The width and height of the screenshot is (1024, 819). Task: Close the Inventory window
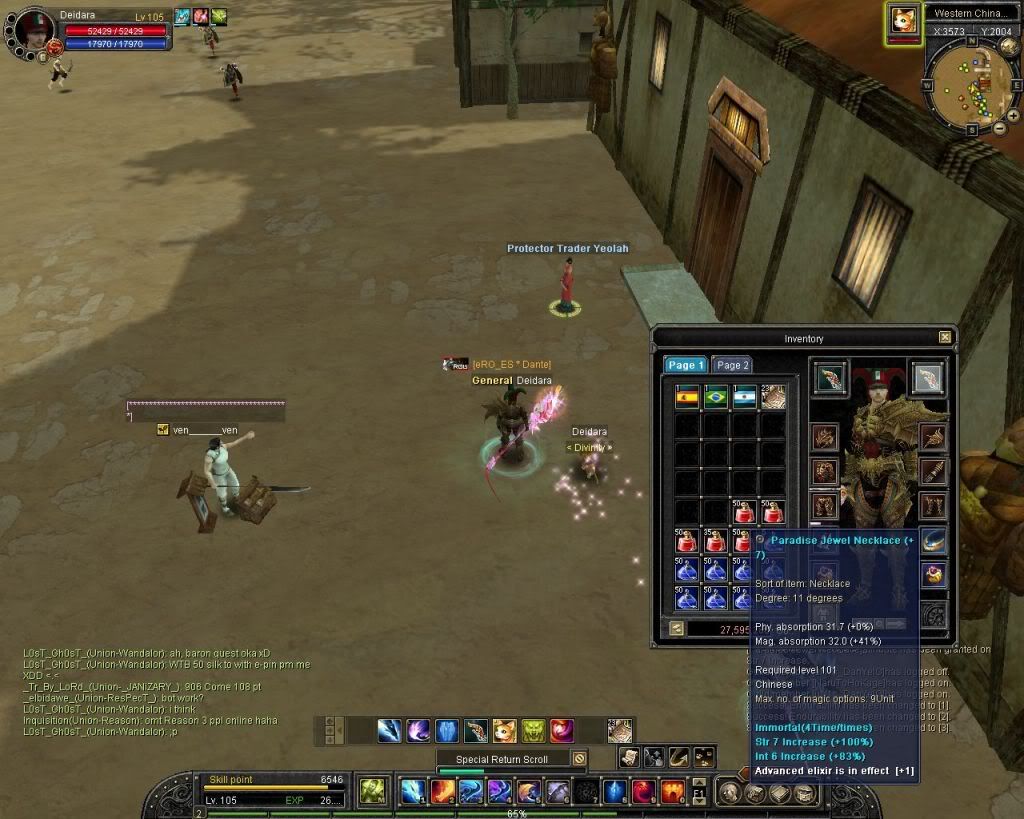point(944,338)
